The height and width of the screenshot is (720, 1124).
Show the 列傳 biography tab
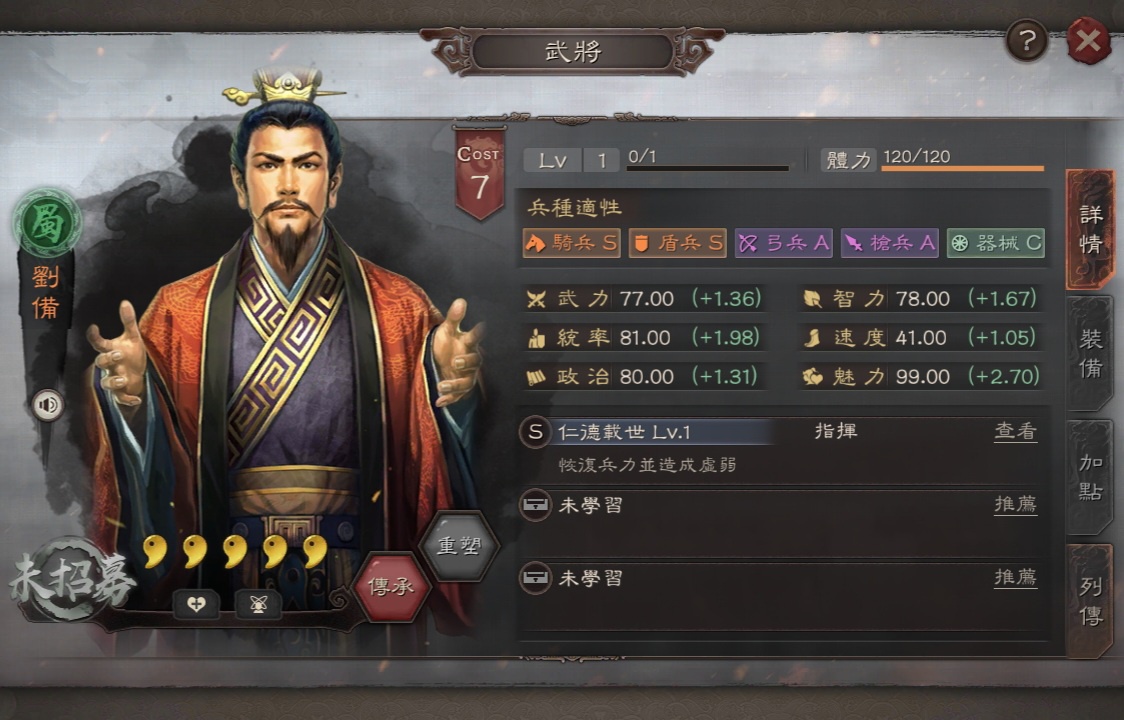coord(1090,601)
